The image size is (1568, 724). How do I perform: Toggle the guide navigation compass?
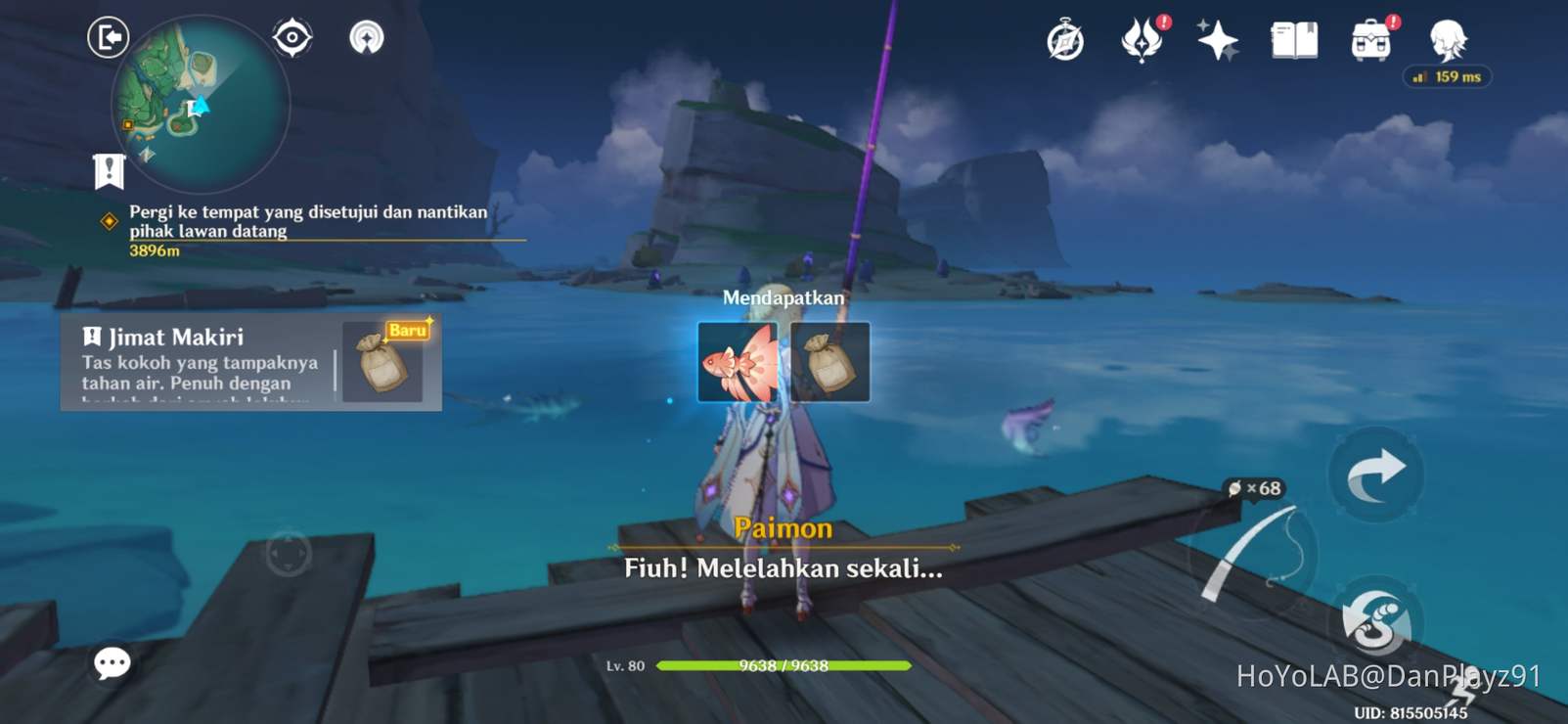367,39
